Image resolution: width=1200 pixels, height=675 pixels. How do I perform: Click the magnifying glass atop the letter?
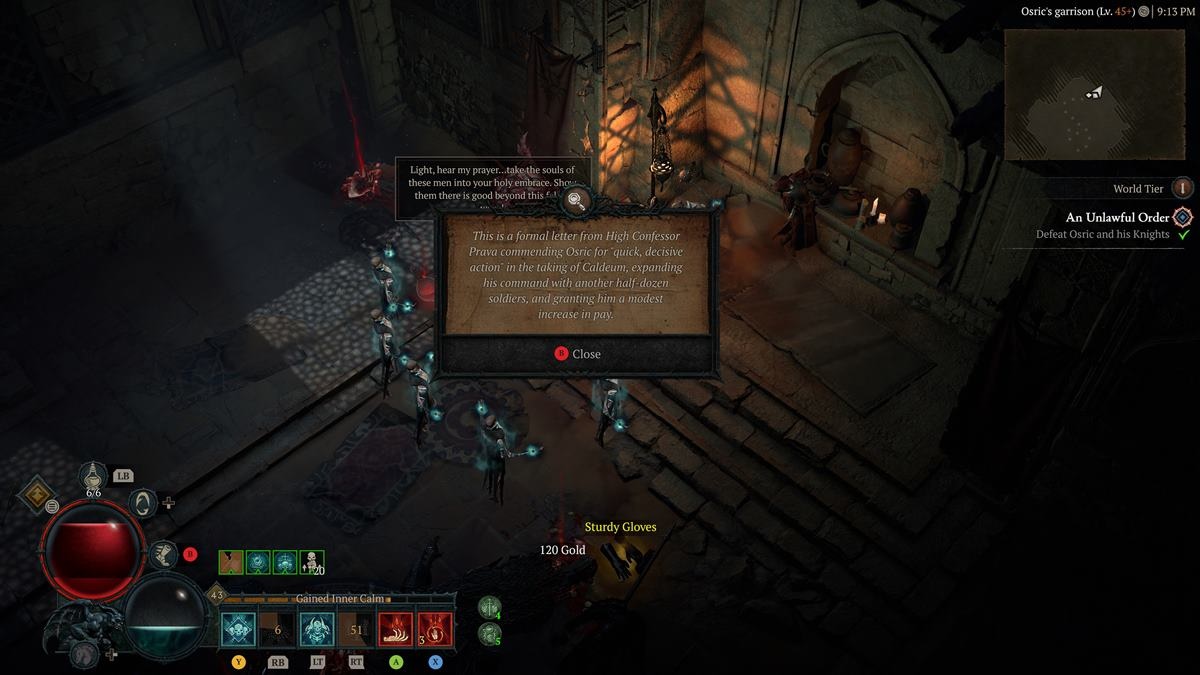pyautogui.click(x=576, y=201)
